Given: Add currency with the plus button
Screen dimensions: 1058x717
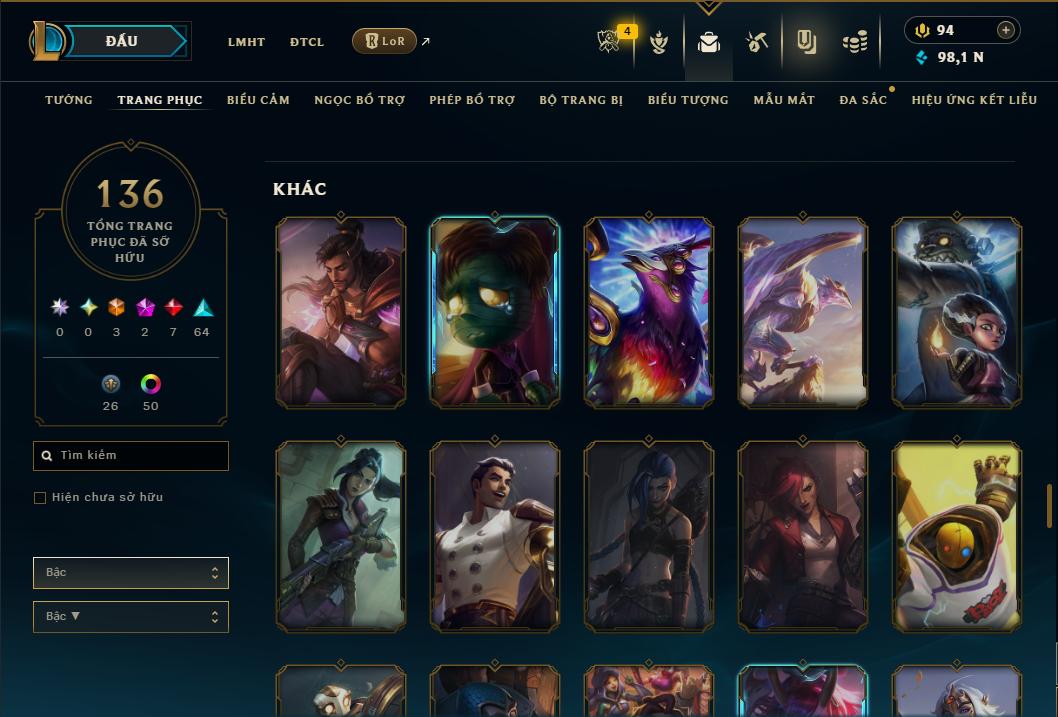Looking at the screenshot, I should pos(1006,30).
